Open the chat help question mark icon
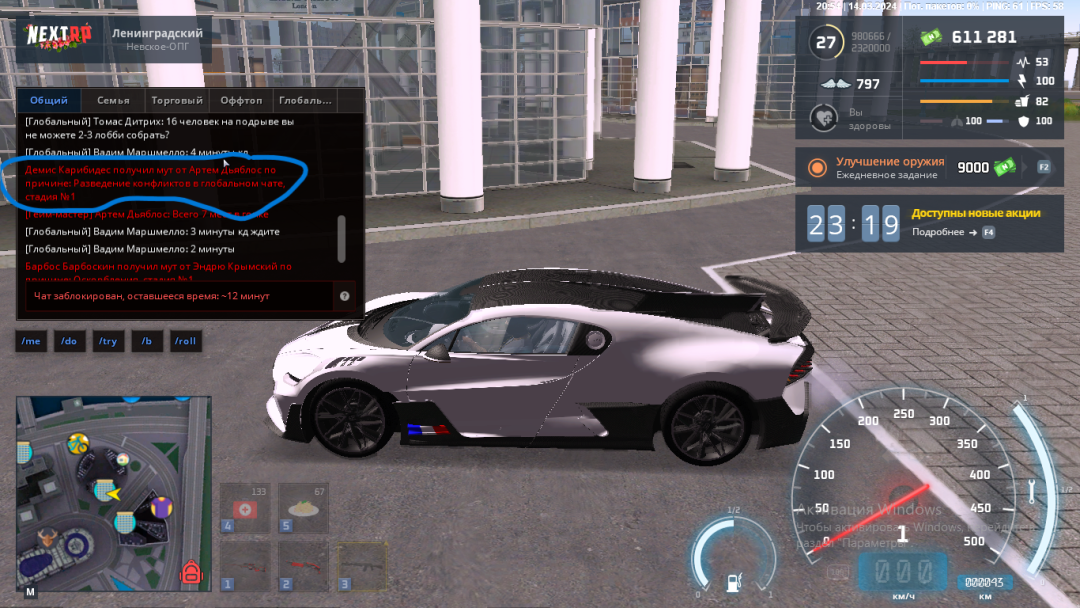Screen dimensions: 1080x608 coord(345,296)
